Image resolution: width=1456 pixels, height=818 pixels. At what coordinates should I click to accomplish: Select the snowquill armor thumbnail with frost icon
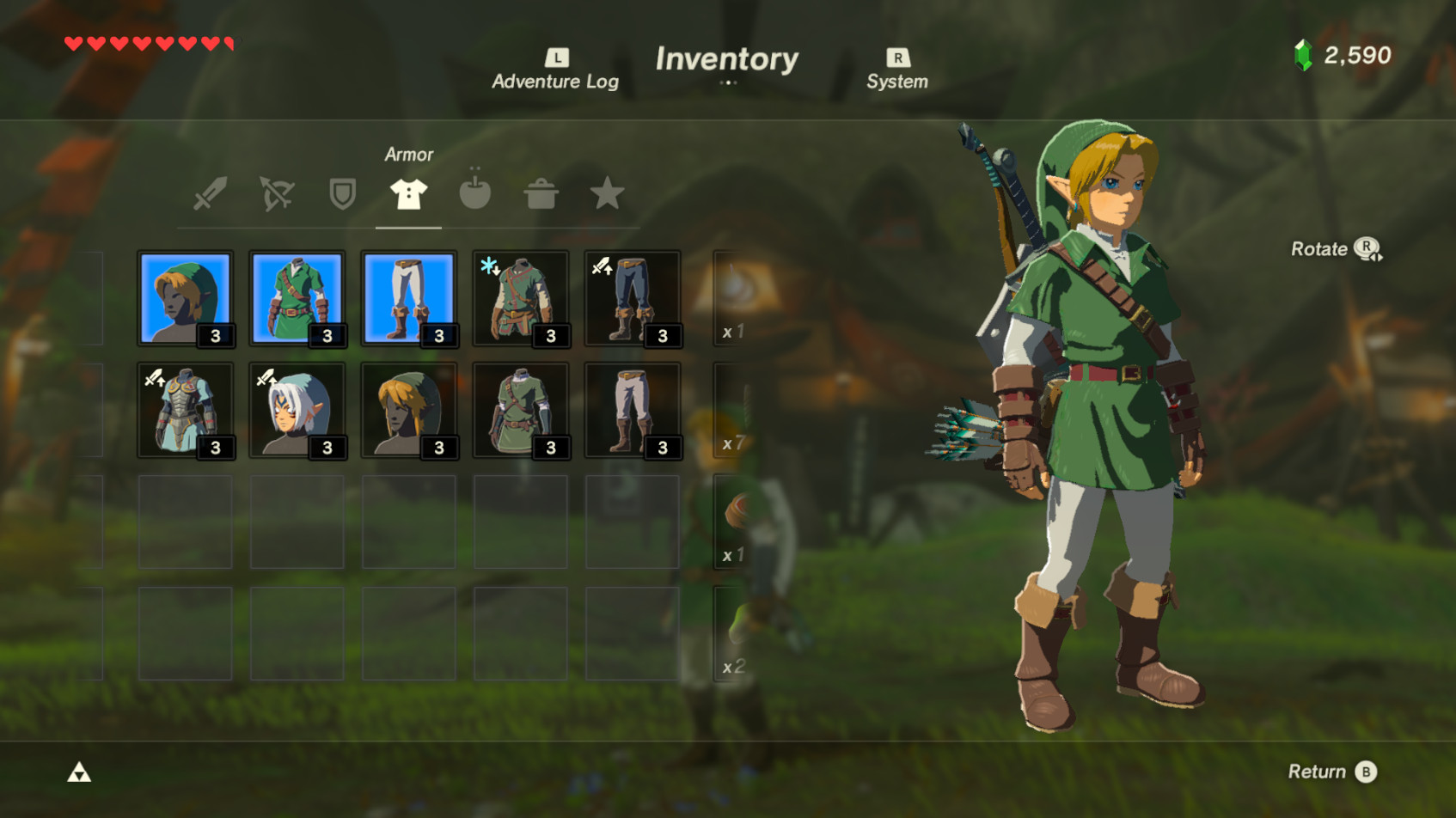[521, 298]
